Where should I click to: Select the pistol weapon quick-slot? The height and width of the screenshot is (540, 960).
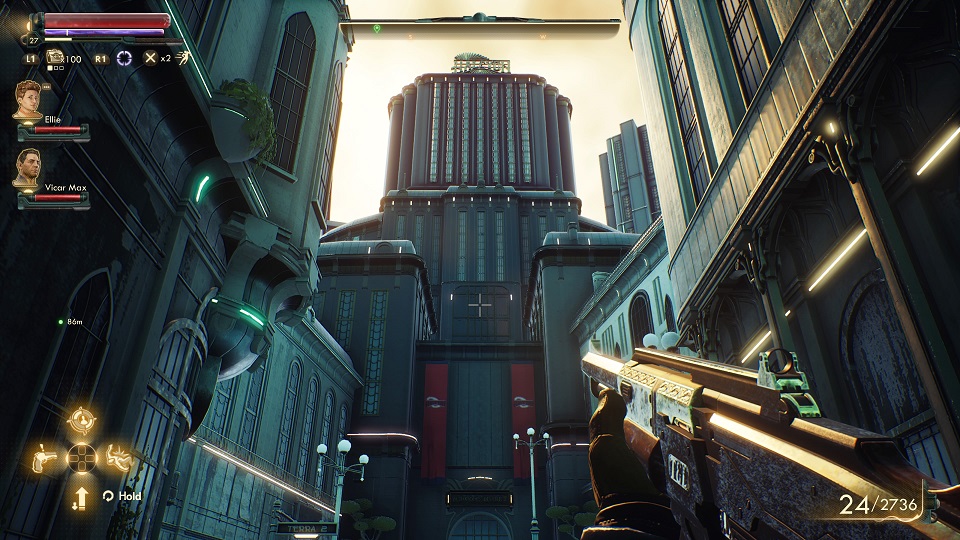[x=44, y=458]
